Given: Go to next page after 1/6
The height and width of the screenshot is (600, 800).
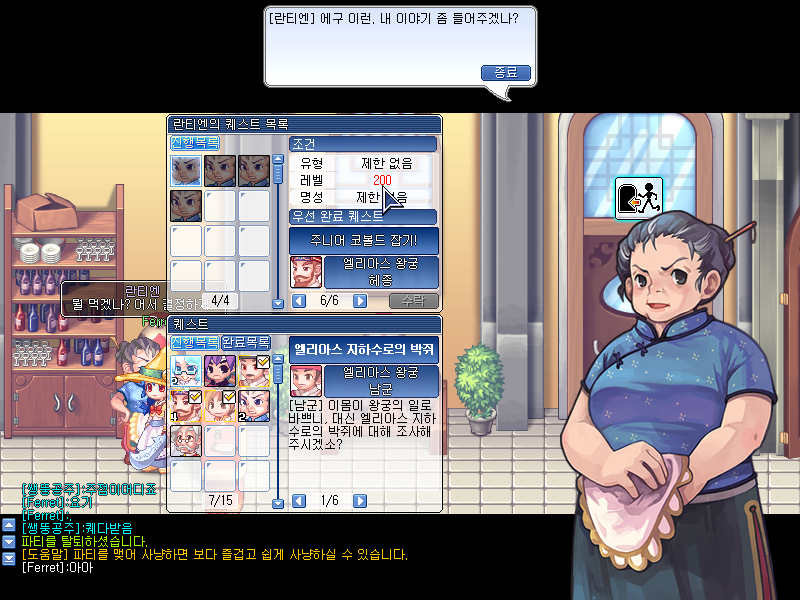Looking at the screenshot, I should (360, 501).
